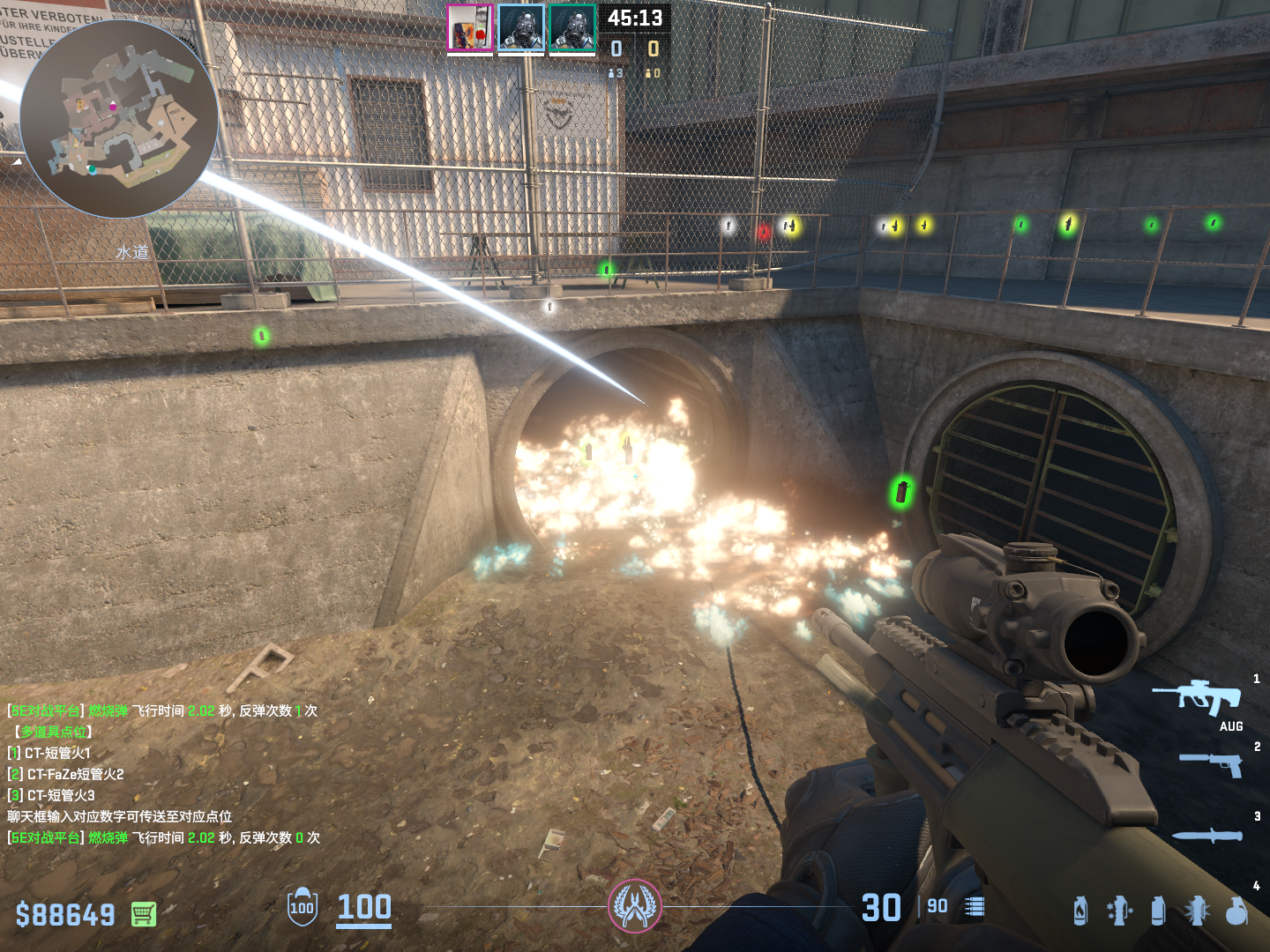This screenshot has height=952, width=1270.
Task: Open the green buy cart icon
Action: (144, 914)
